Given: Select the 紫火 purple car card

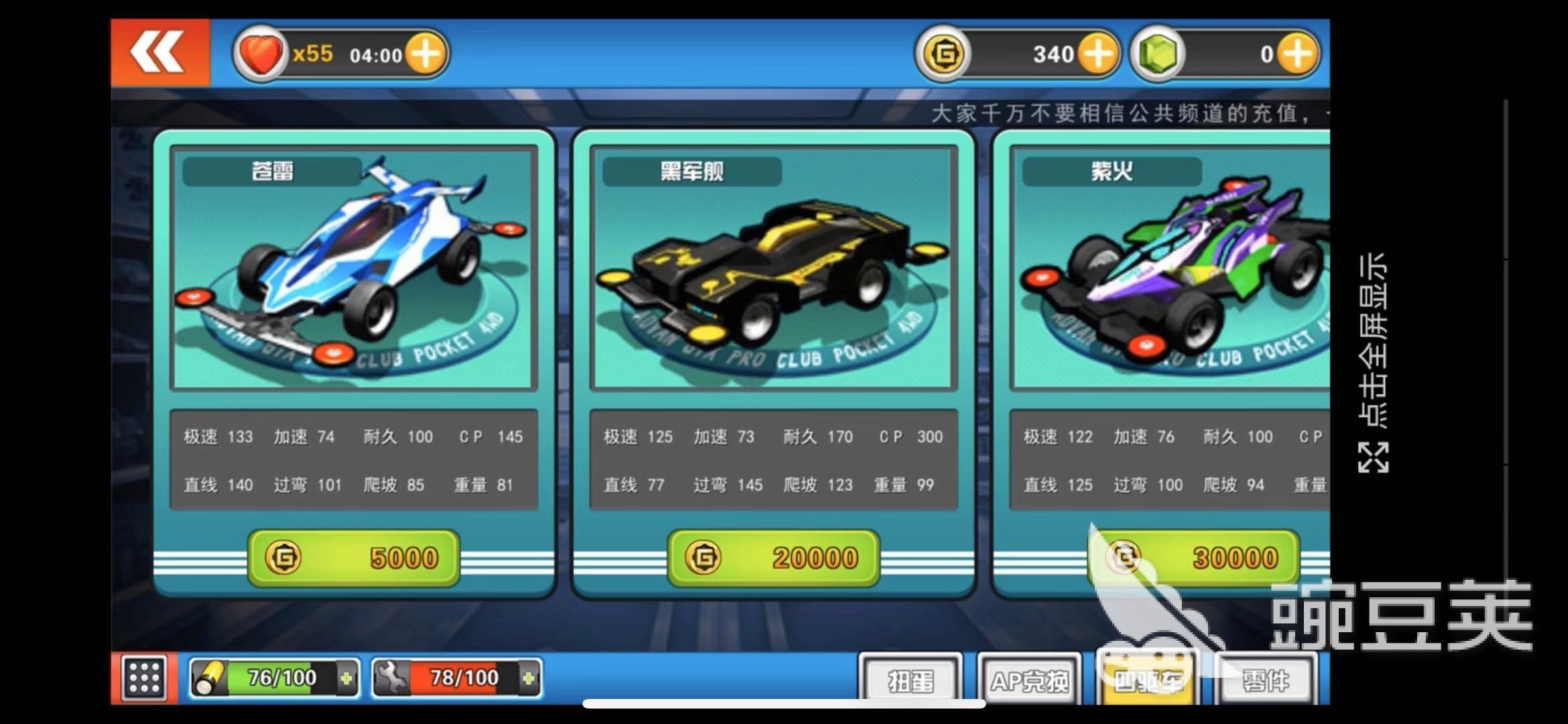Looking at the screenshot, I should point(1170,268).
